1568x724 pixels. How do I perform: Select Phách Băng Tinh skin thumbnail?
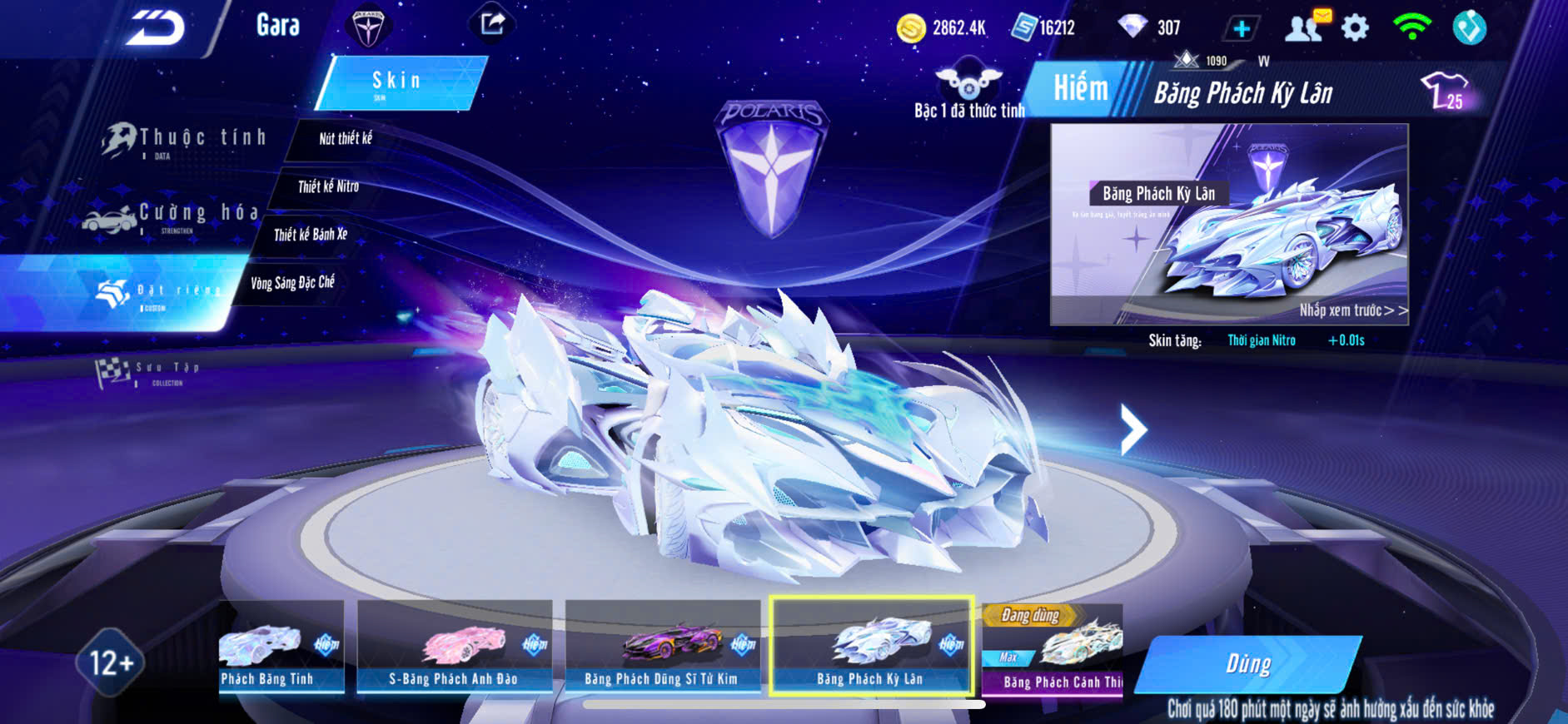[x=281, y=648]
